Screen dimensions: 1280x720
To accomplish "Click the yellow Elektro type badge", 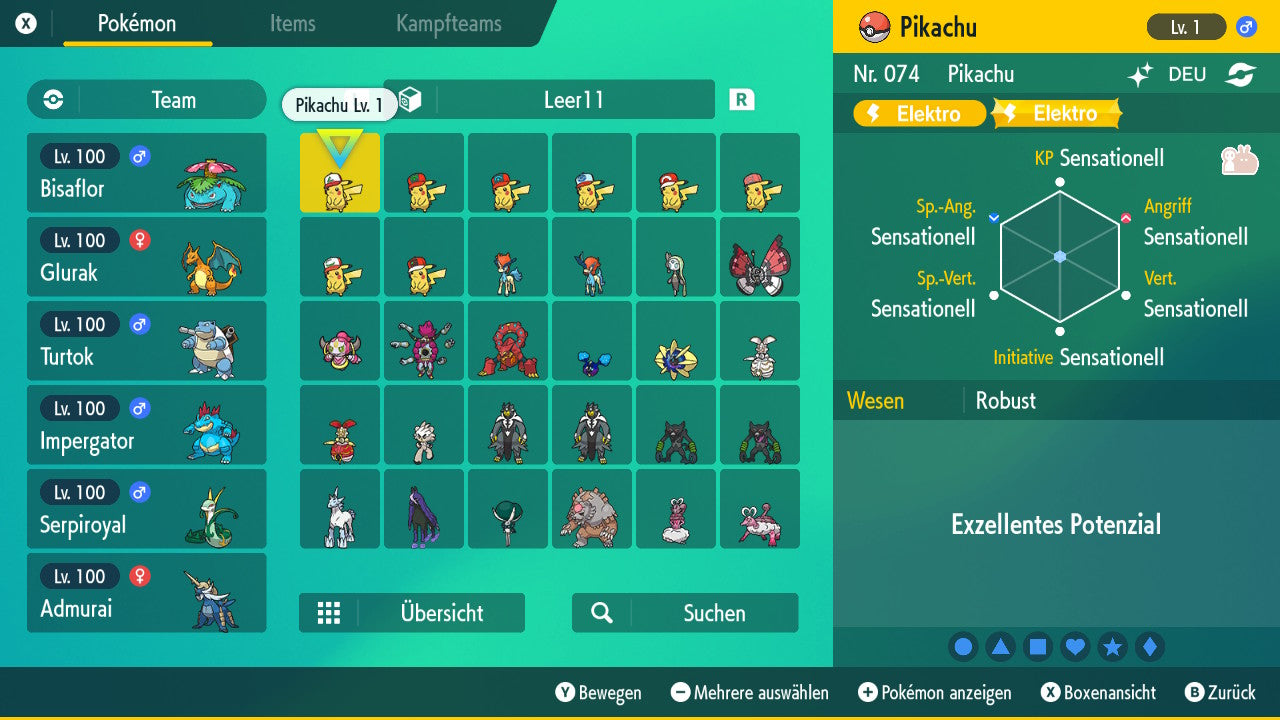I will [917, 113].
